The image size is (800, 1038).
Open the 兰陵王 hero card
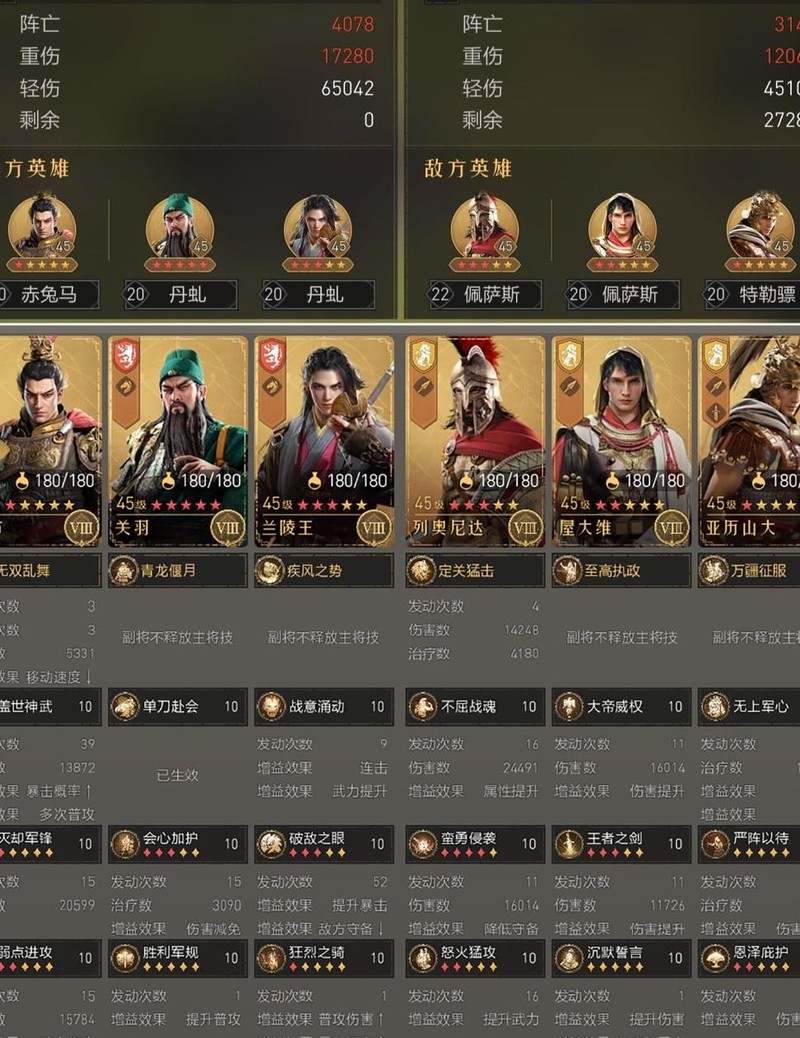[324, 440]
